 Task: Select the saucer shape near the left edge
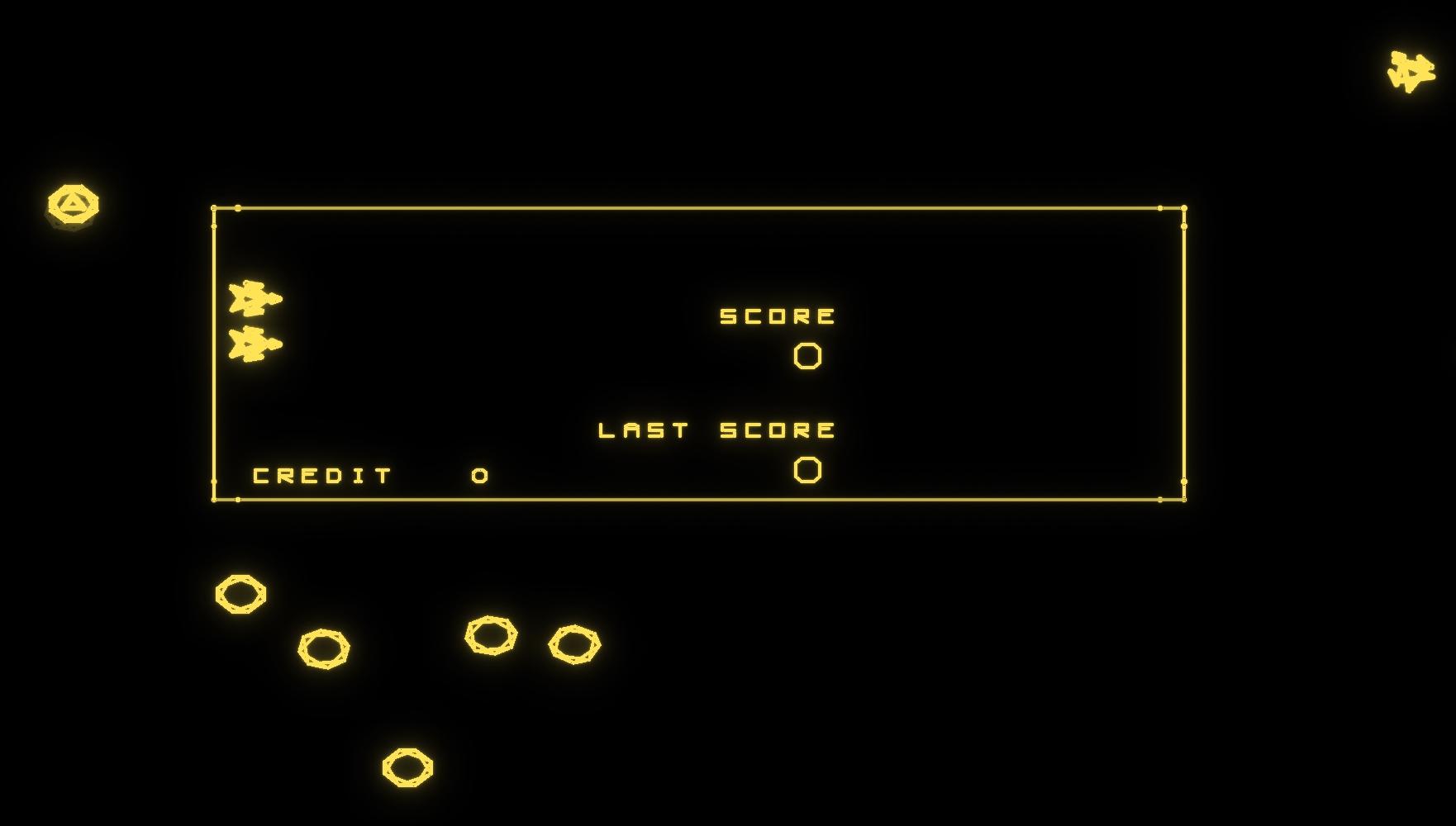point(74,204)
